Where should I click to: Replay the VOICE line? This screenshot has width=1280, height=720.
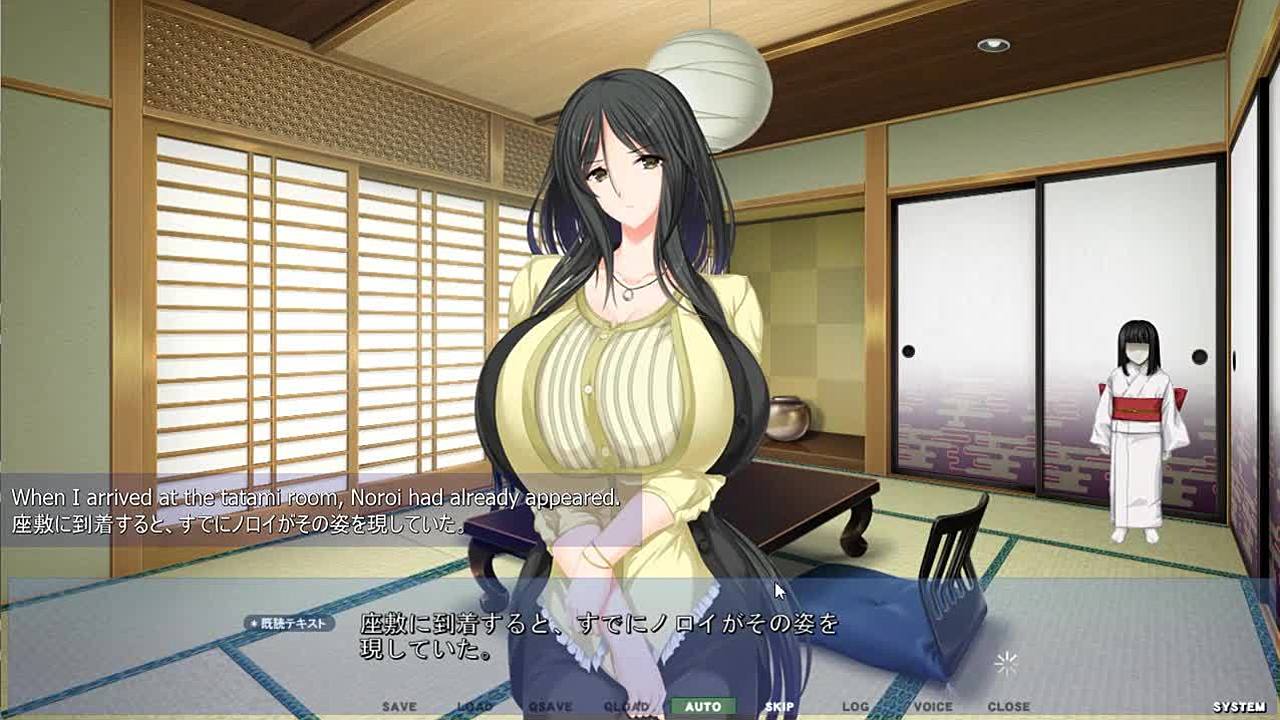click(x=932, y=707)
